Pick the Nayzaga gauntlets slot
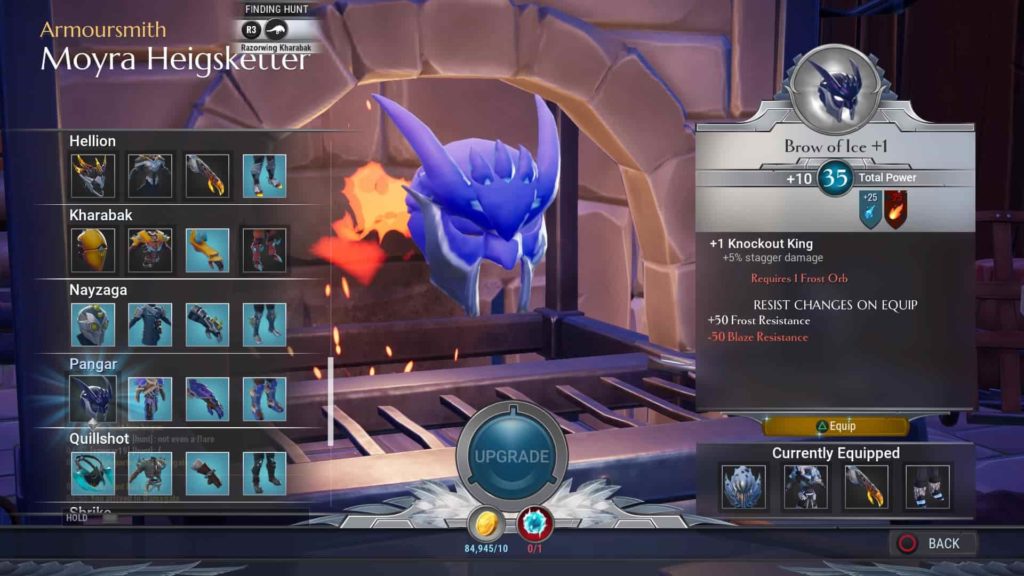This screenshot has width=1024, height=576. 207,325
